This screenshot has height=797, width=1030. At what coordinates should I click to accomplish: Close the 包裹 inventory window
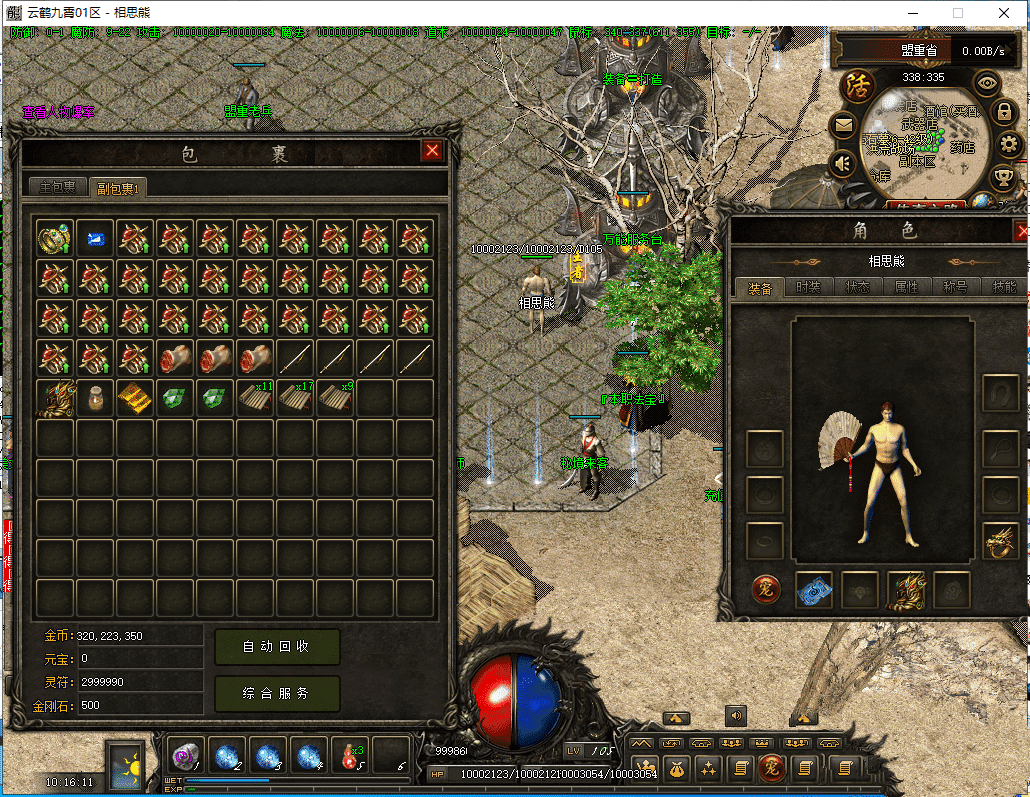point(432,151)
